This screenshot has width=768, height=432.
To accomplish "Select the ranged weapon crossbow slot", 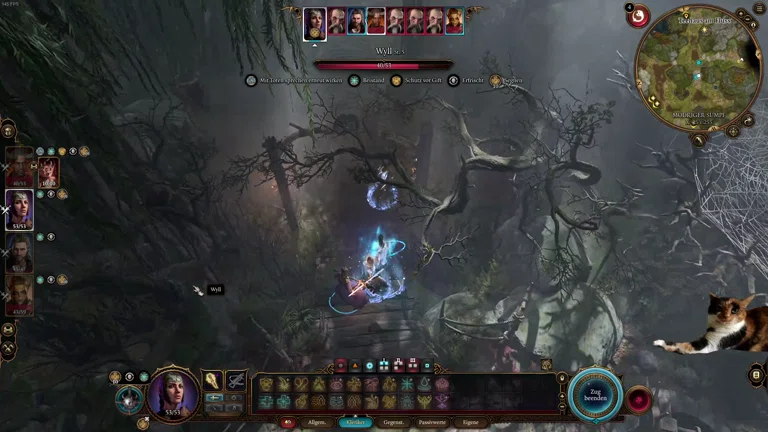I will click(x=236, y=380).
